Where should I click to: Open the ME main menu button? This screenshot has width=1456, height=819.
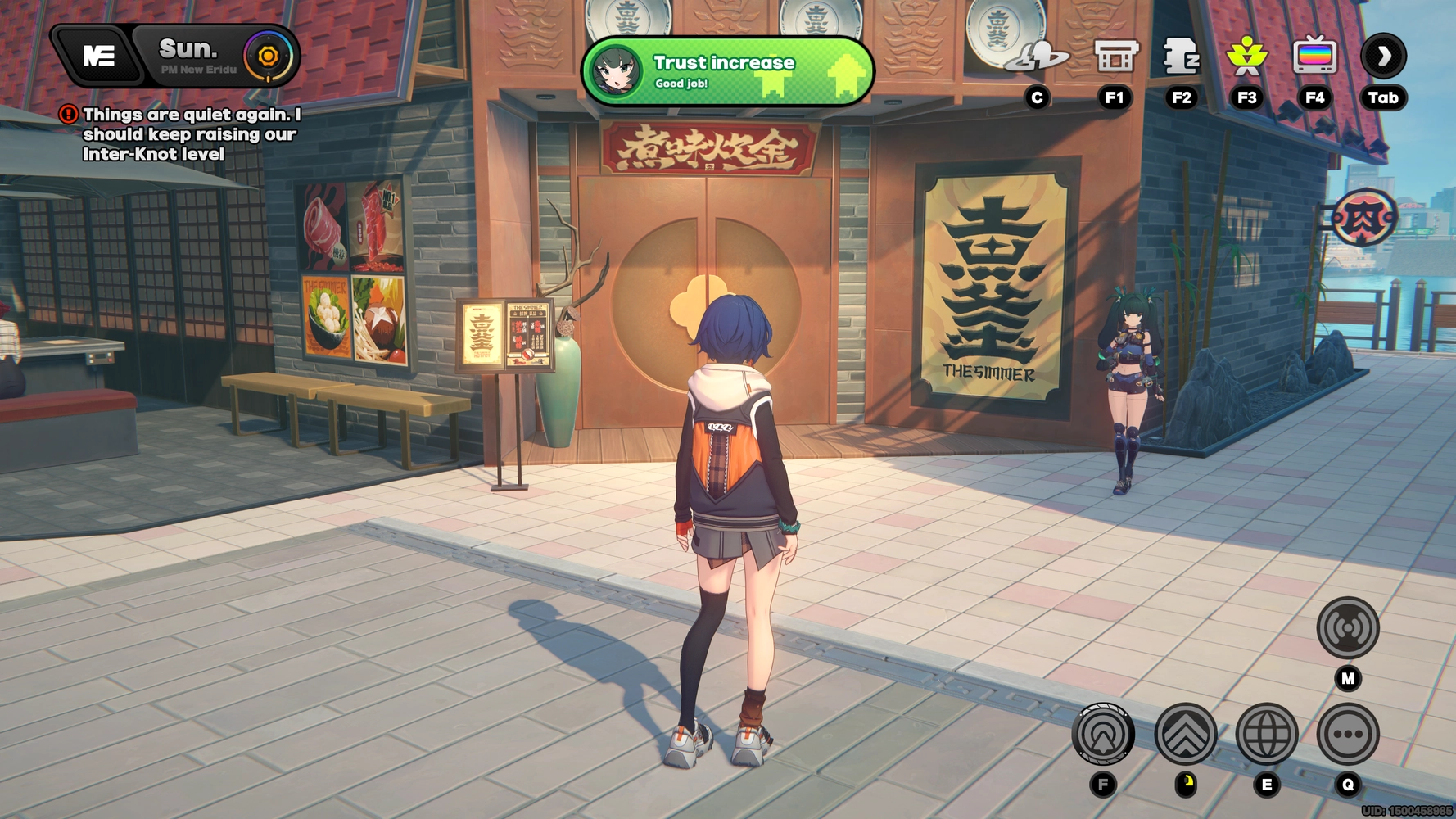pos(98,56)
